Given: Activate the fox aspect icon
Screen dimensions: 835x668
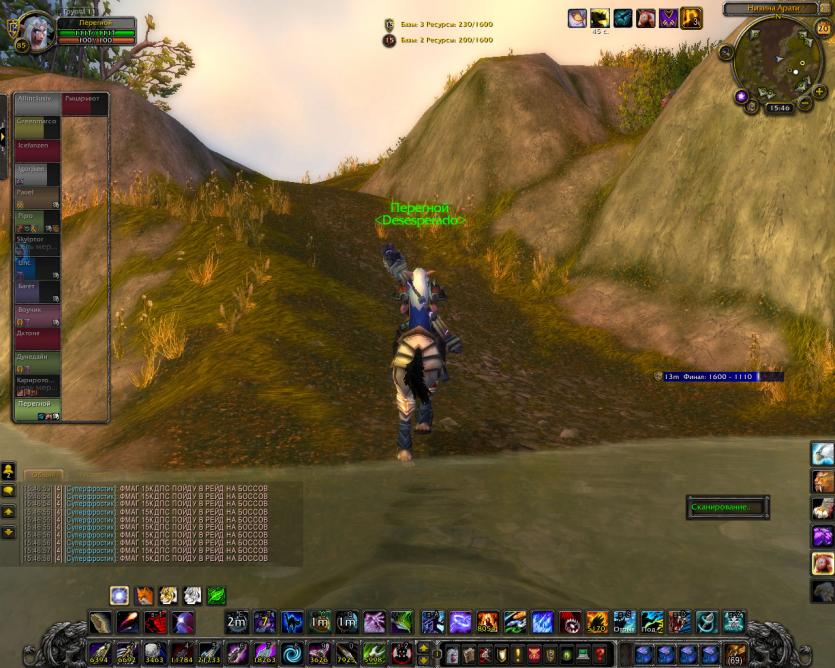Looking at the screenshot, I should (x=145, y=597).
